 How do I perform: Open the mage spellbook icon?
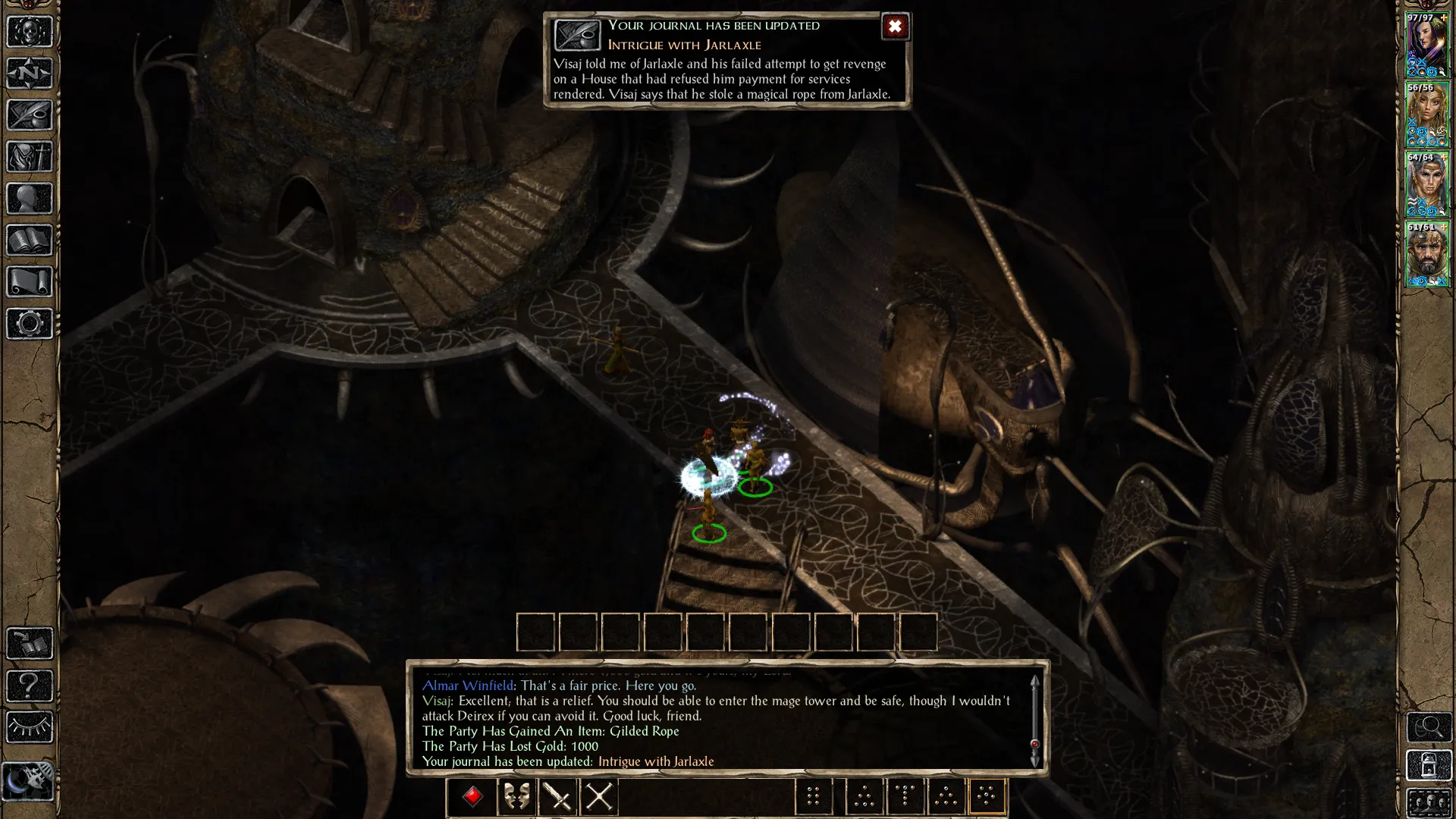(30, 240)
